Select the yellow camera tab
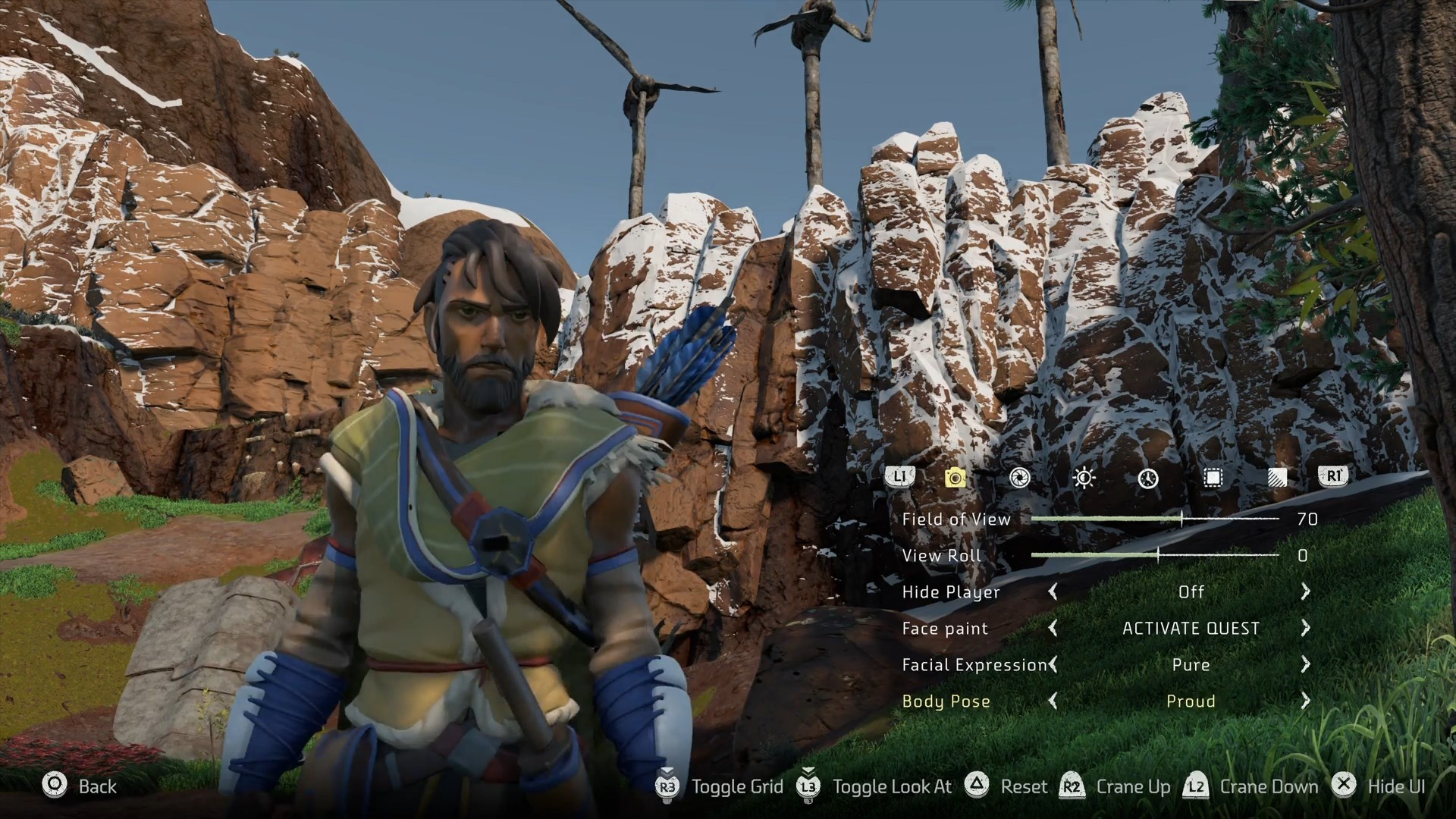This screenshot has height=819, width=1456. coord(955,477)
